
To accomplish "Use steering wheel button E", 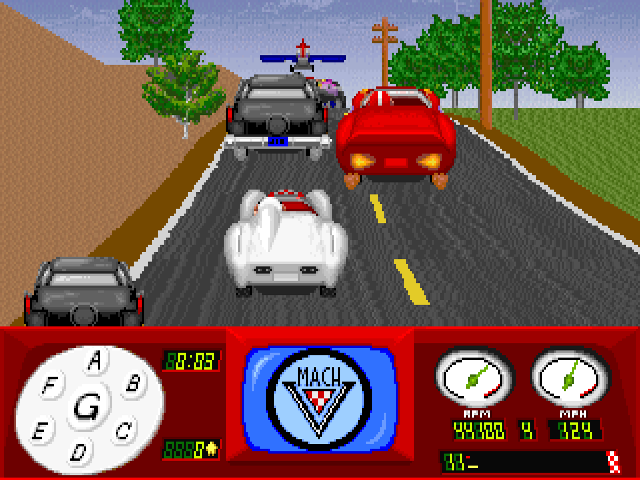I will coord(40,432).
